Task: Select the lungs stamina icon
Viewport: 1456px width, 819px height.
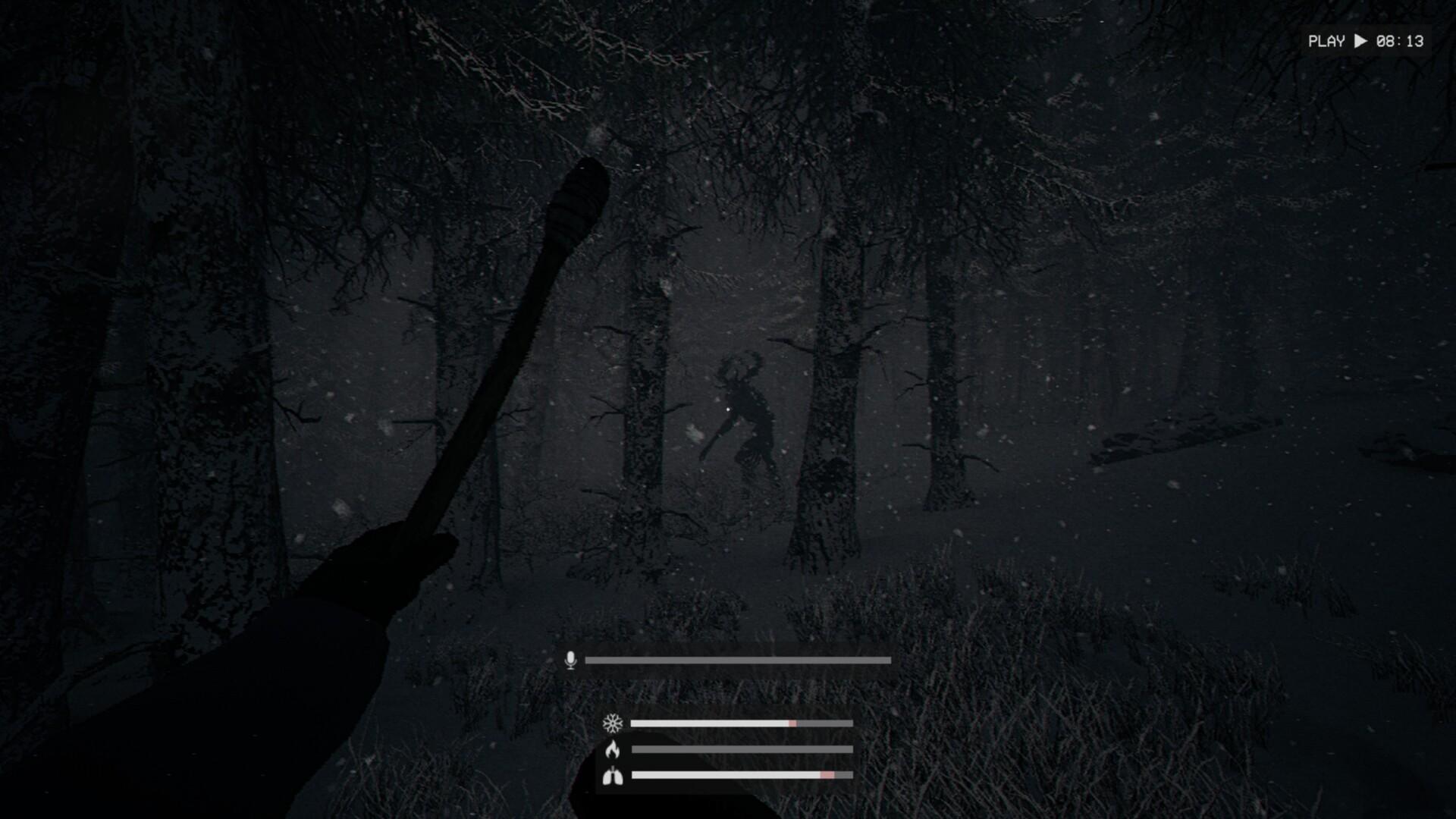Action: pos(613,776)
